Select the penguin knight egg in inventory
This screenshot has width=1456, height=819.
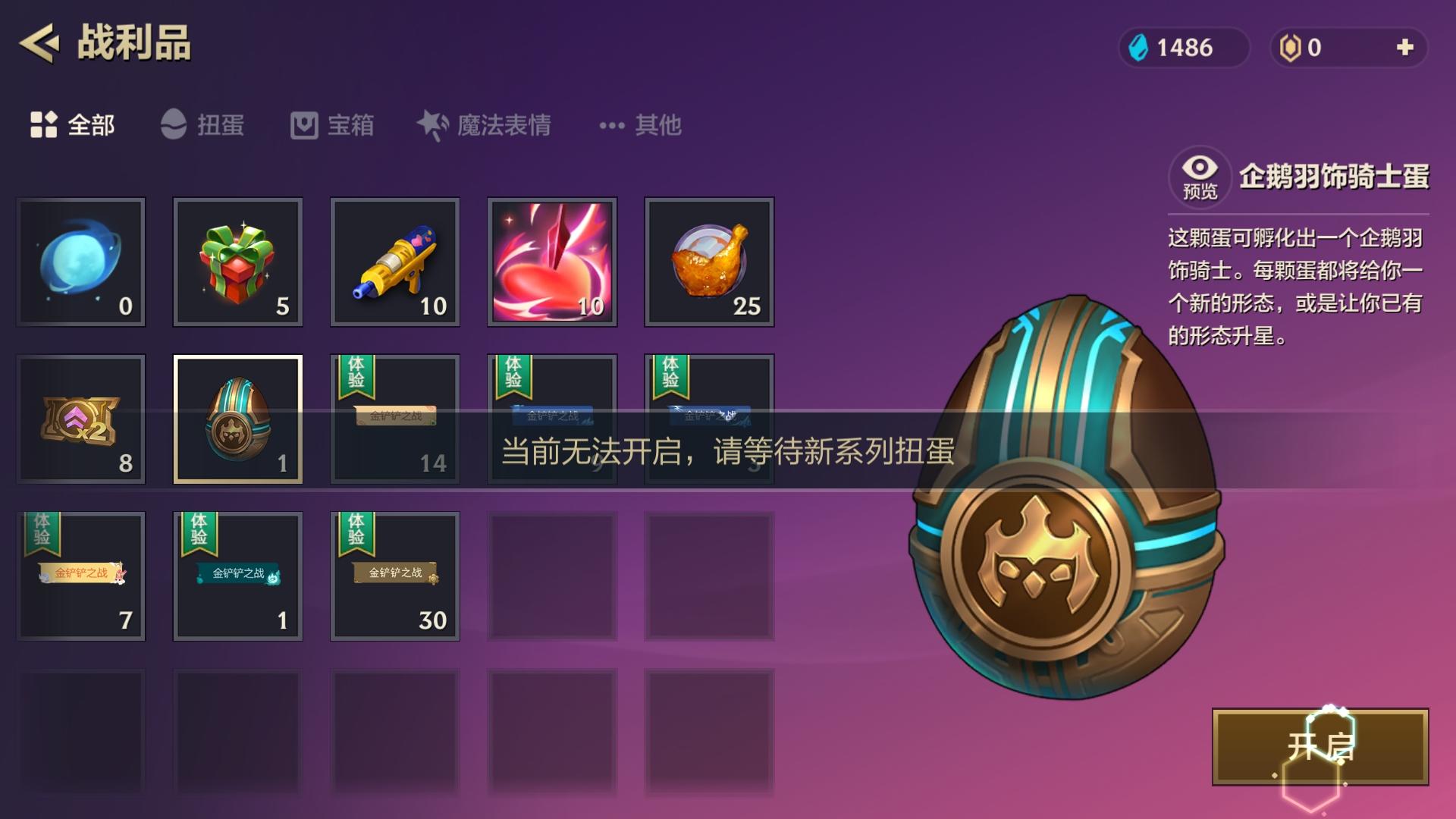pos(237,419)
